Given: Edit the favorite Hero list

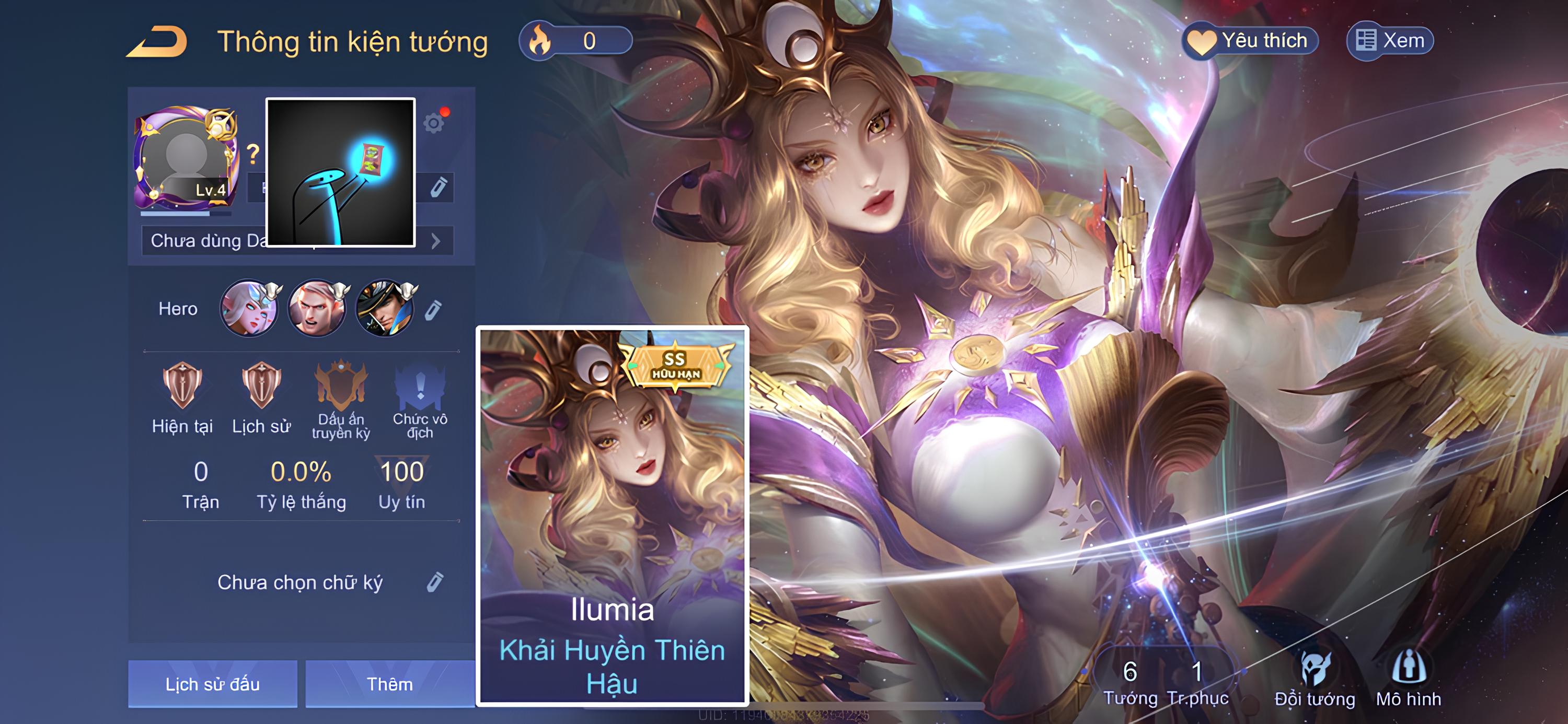Looking at the screenshot, I should click(x=433, y=310).
